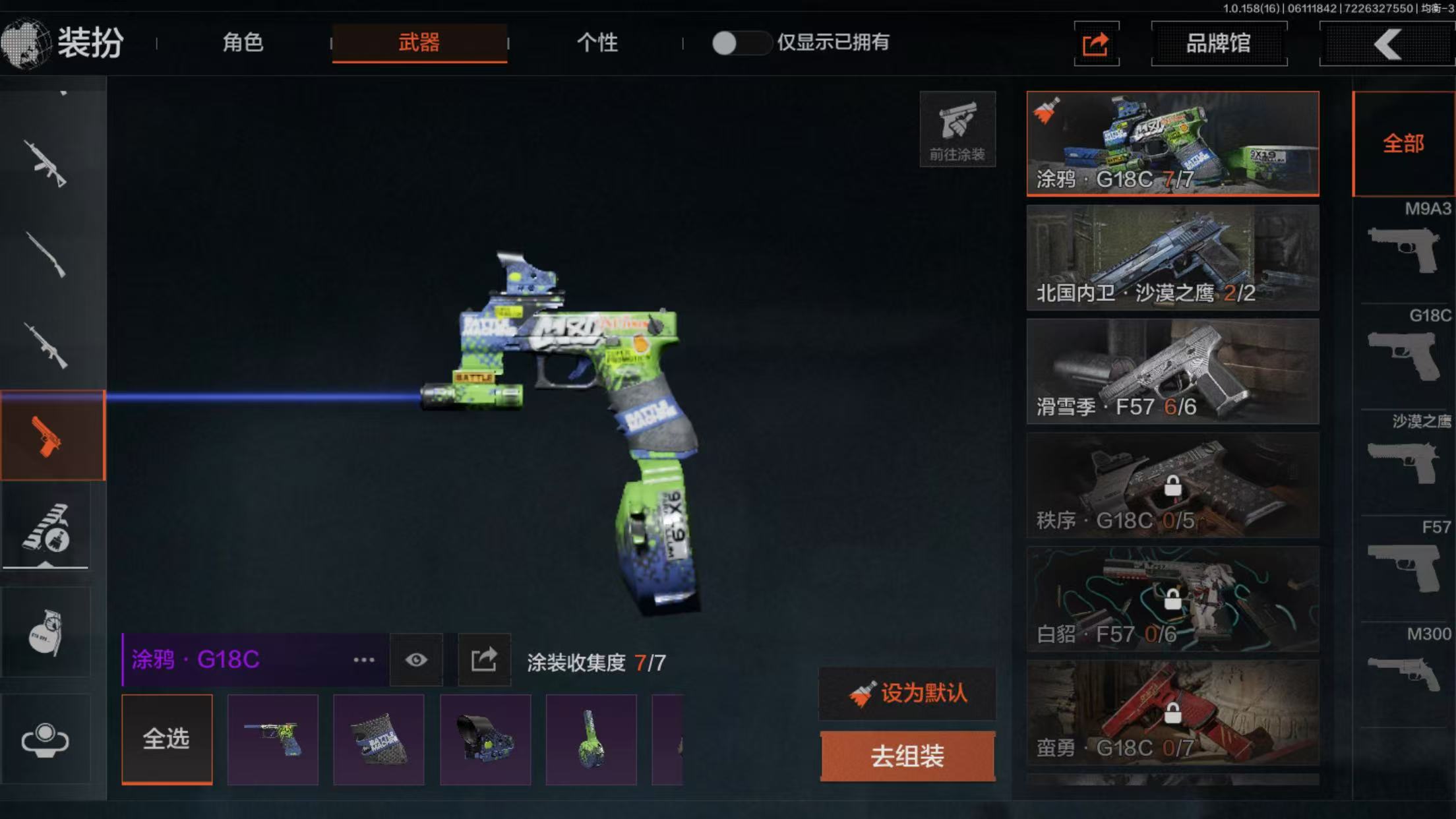Show 全部 pistol skins filter
1456x819 pixels.
click(1403, 144)
